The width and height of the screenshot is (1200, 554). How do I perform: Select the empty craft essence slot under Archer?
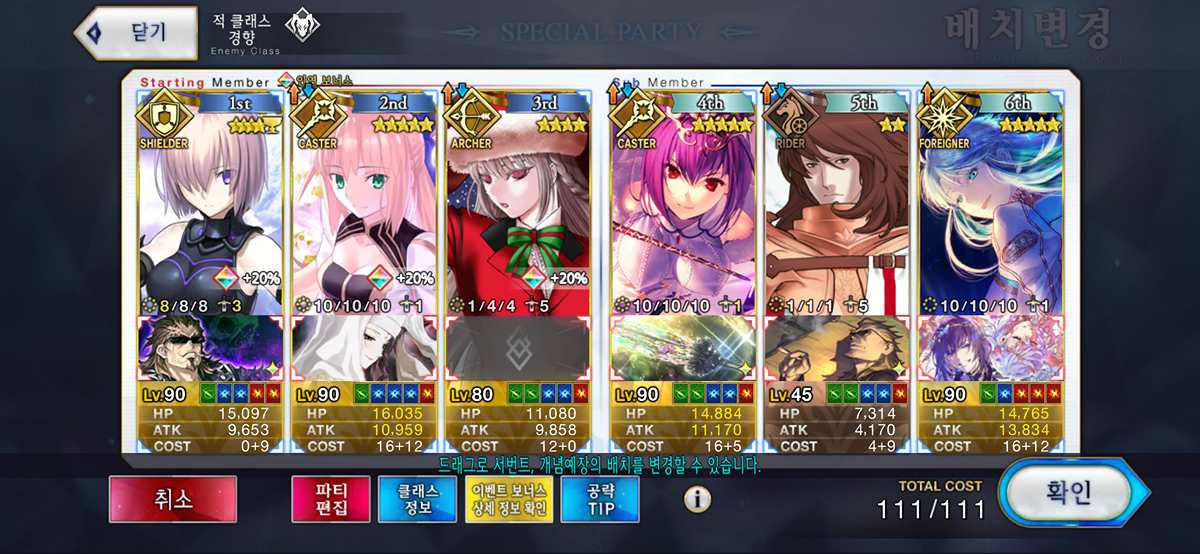[x=520, y=350]
